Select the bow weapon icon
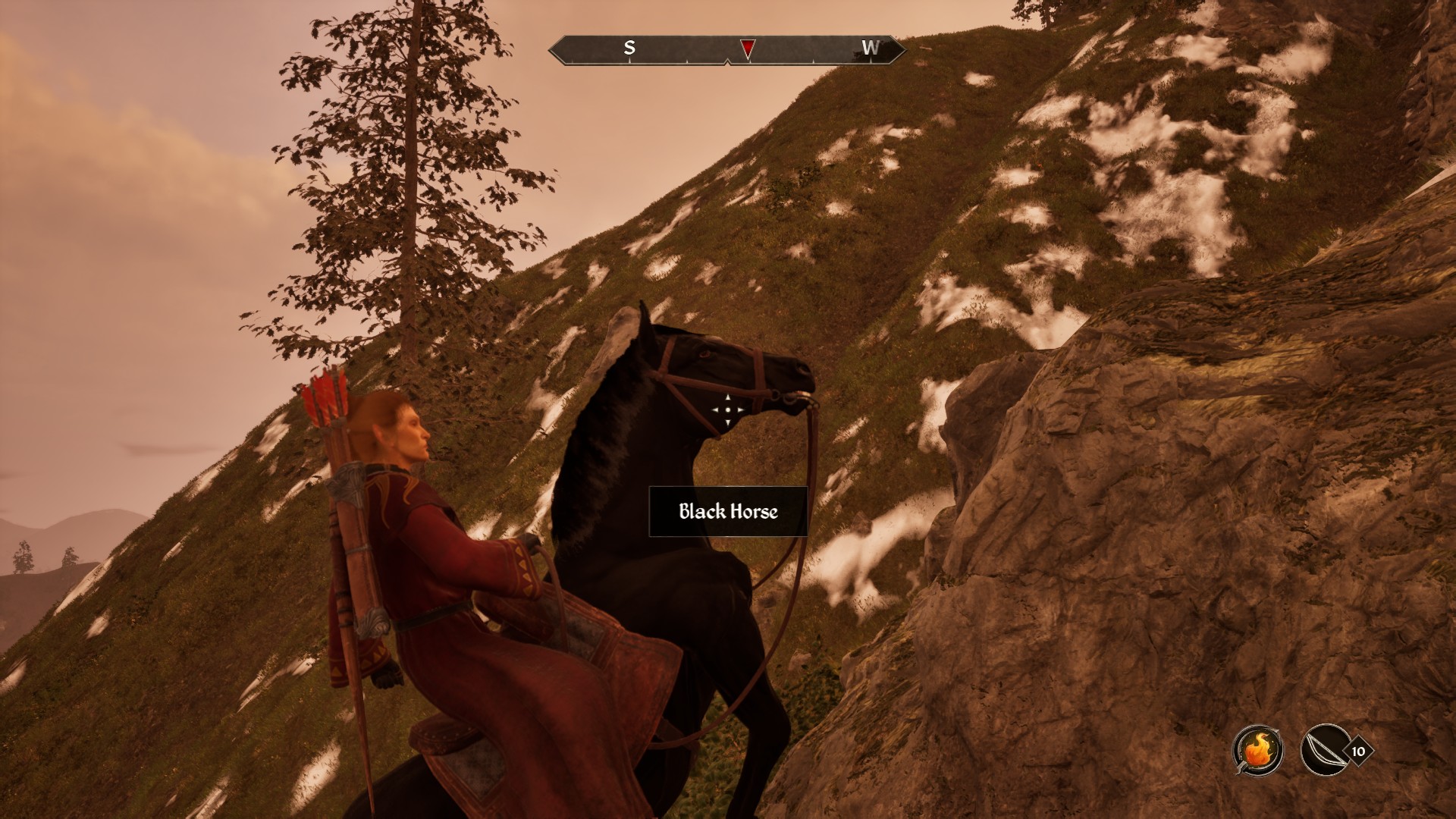This screenshot has height=819, width=1456. click(1325, 751)
